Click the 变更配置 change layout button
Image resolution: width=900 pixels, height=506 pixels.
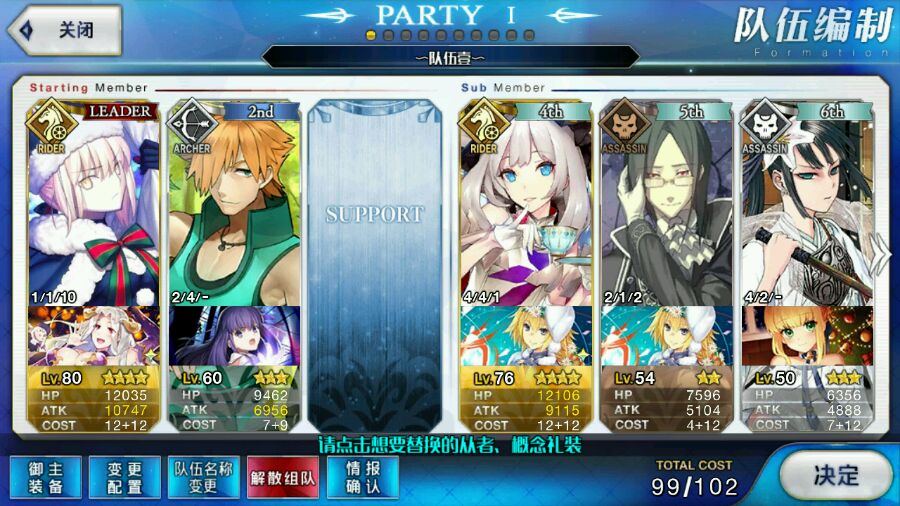pos(124,478)
